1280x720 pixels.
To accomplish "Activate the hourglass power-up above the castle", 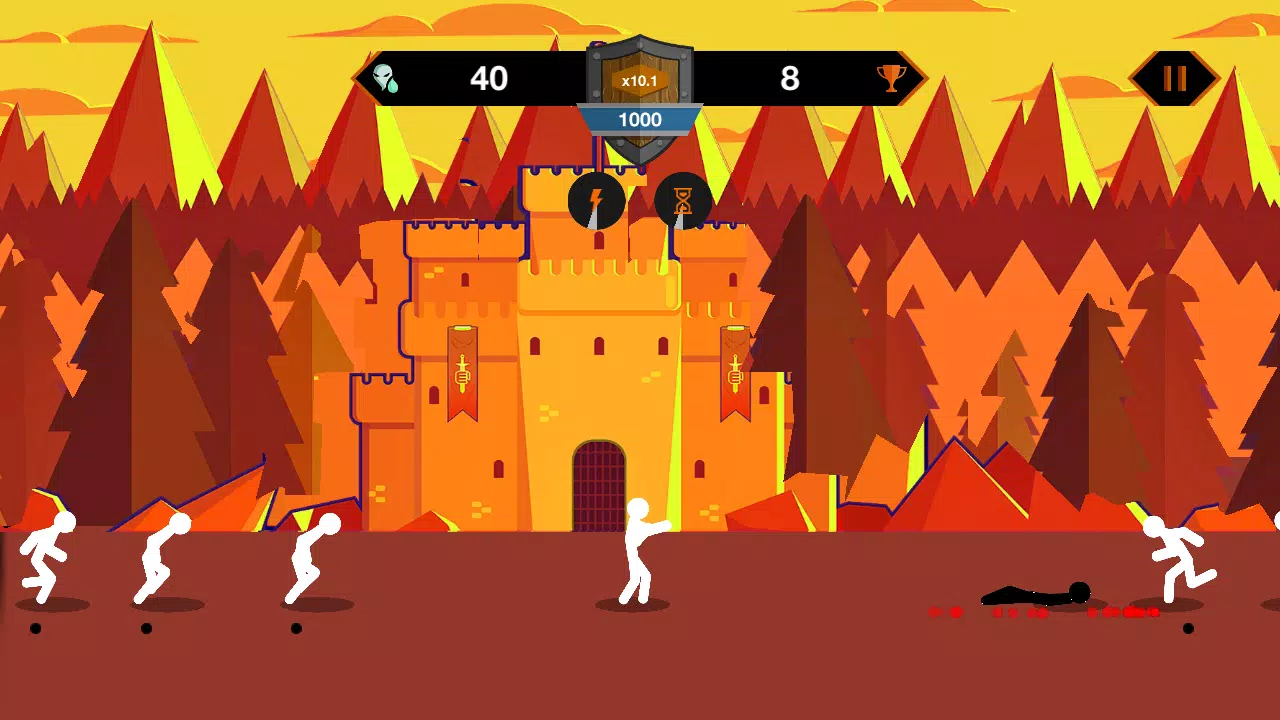I will [684, 202].
